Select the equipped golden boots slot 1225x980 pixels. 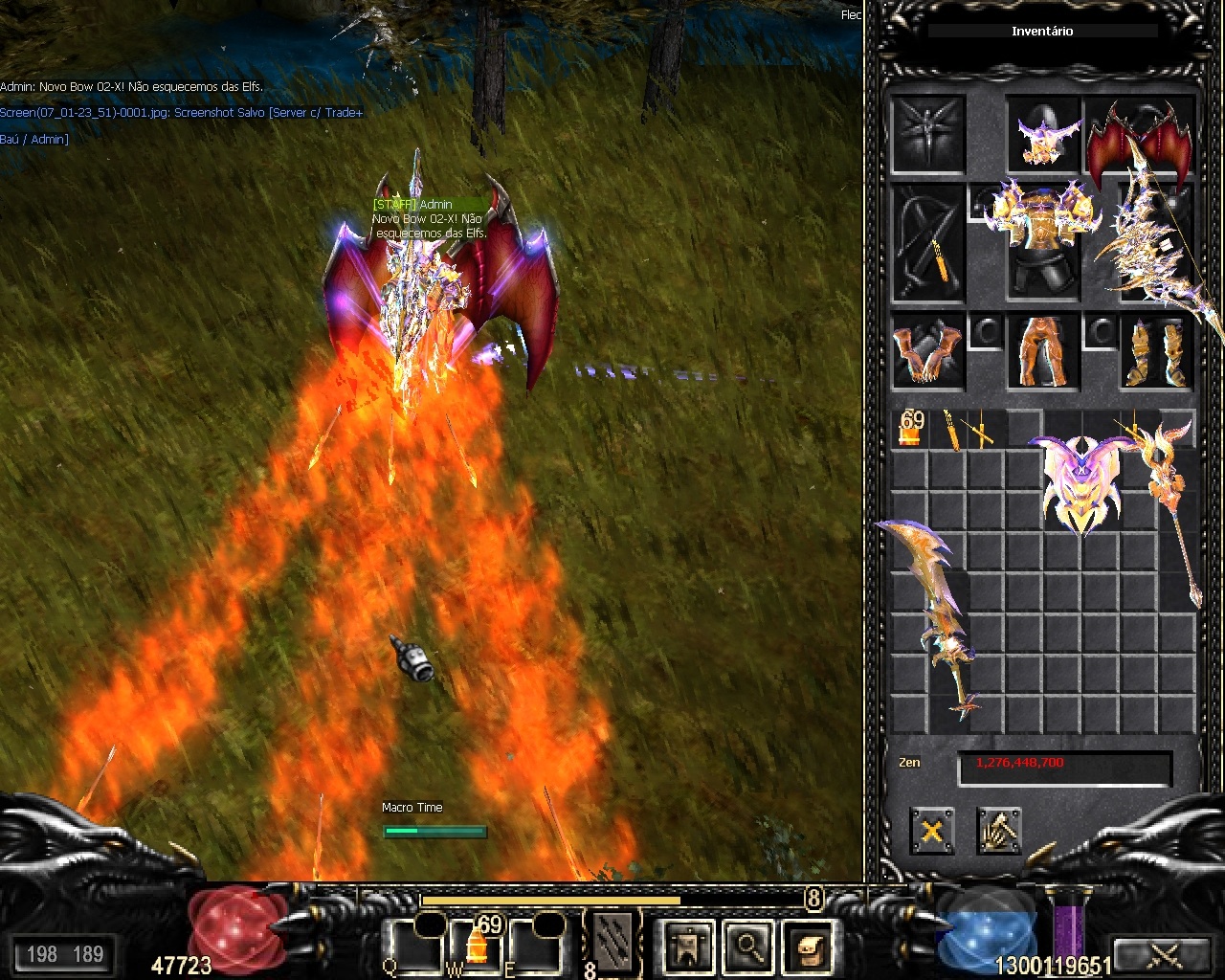tap(1157, 351)
